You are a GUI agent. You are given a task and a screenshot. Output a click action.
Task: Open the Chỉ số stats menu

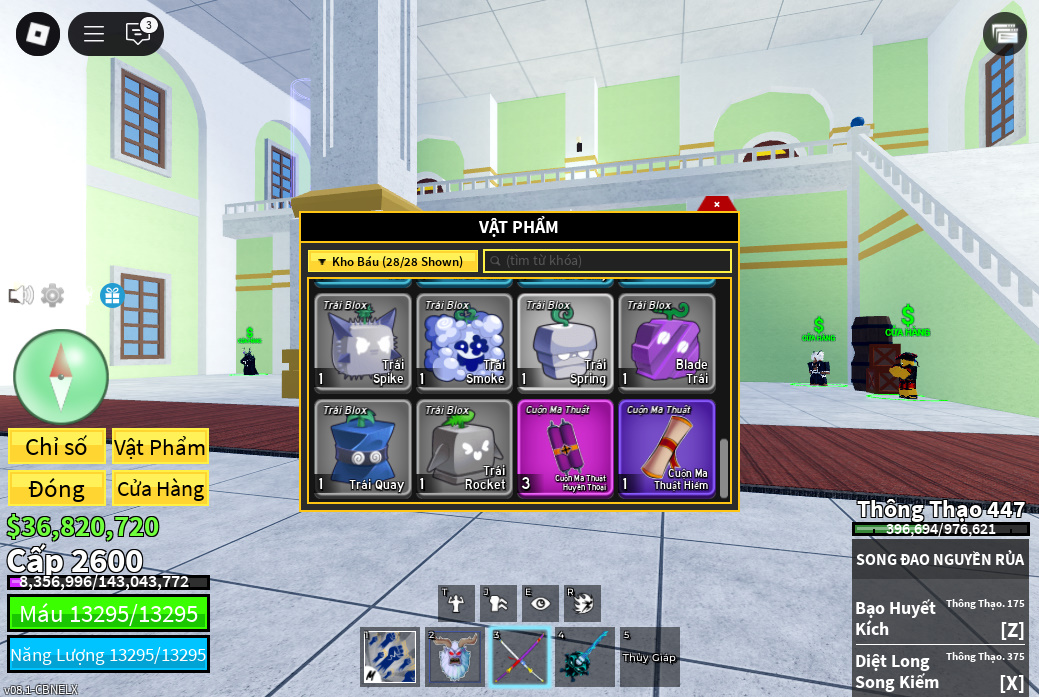tap(56, 447)
